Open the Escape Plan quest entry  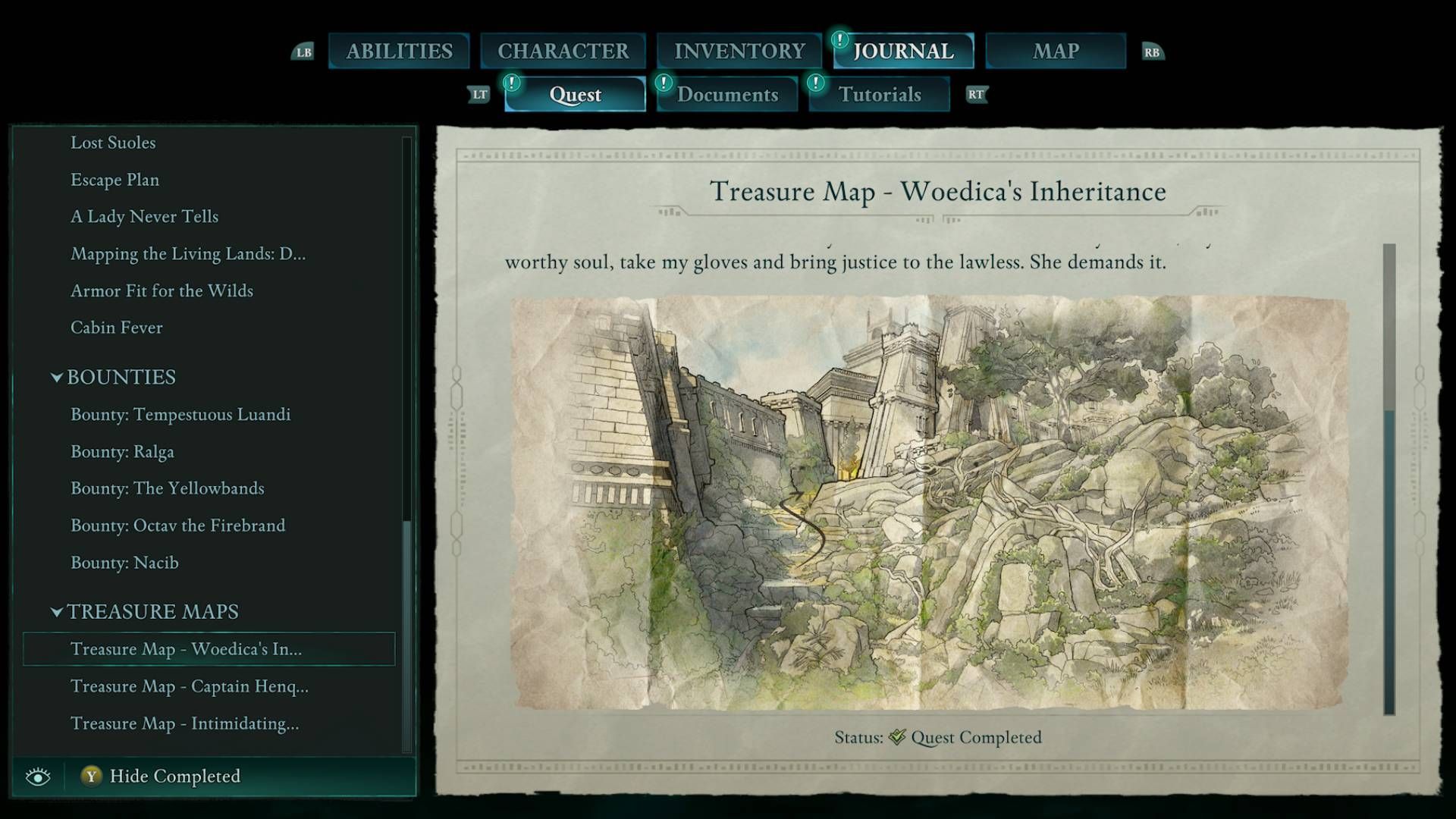[115, 180]
